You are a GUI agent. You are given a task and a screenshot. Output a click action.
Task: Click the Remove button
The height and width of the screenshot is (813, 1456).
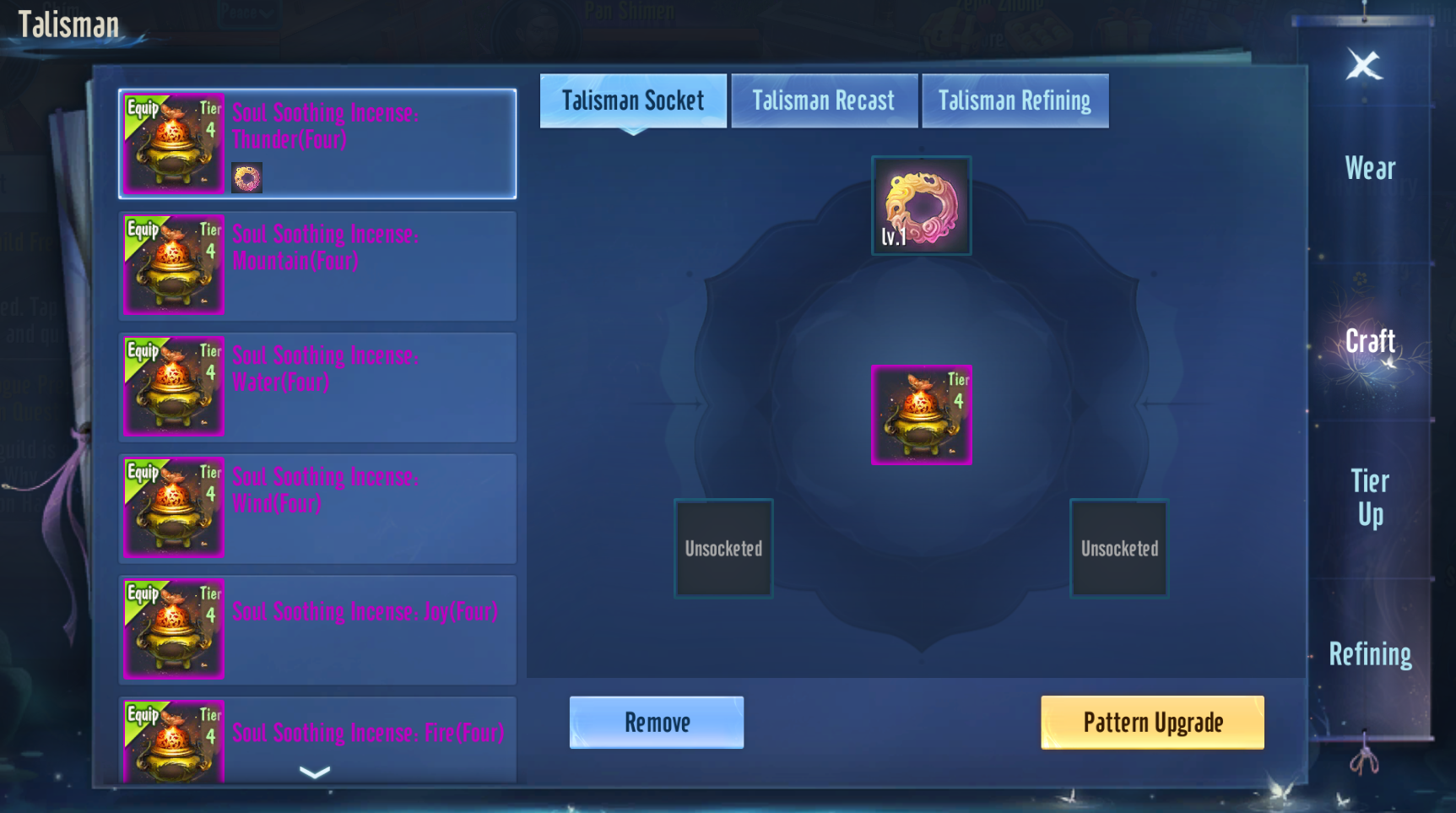(x=657, y=723)
